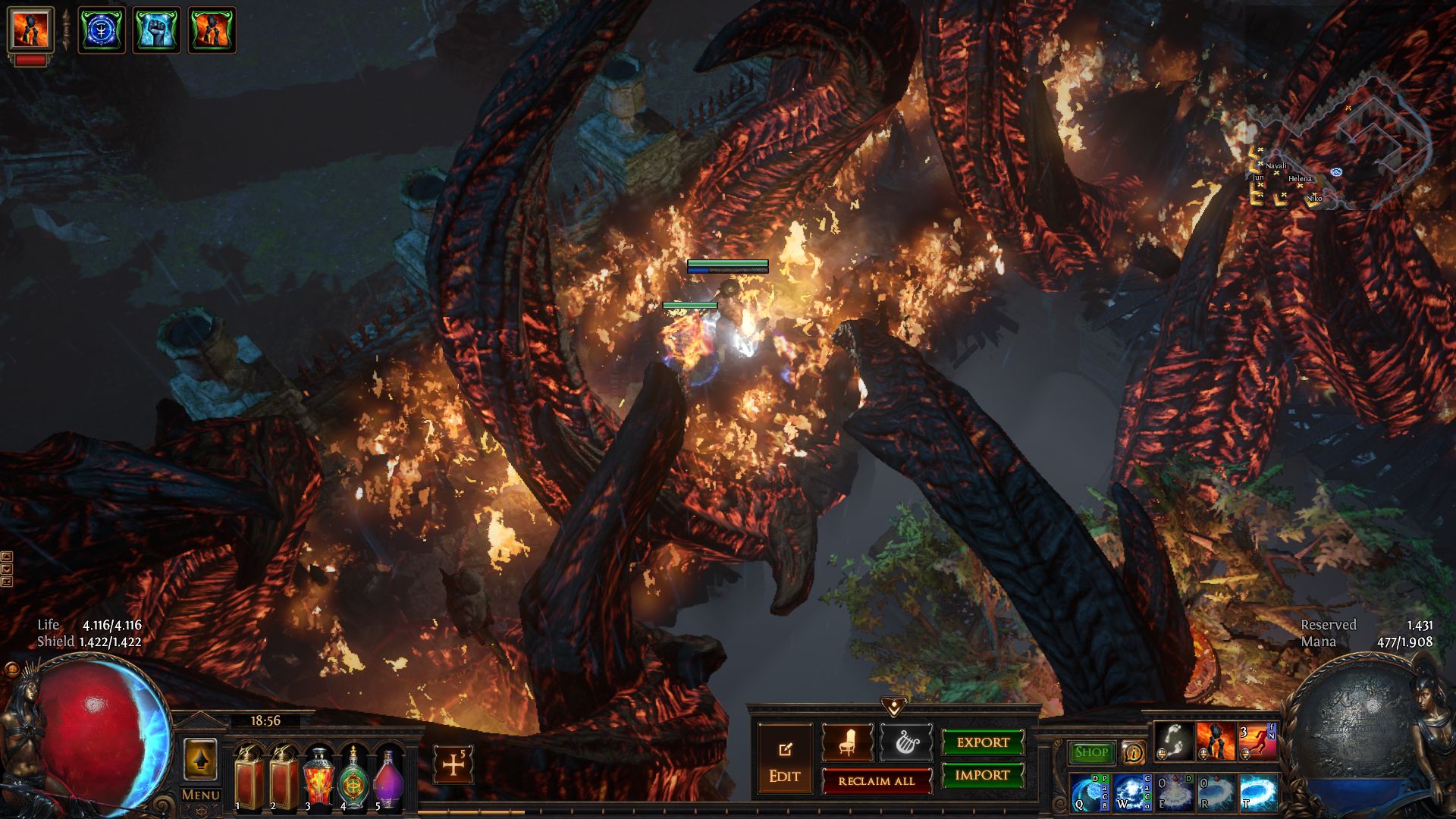Viewport: 1456px width, 819px height.
Task: Select the footprints skill icon
Action: point(1173,741)
